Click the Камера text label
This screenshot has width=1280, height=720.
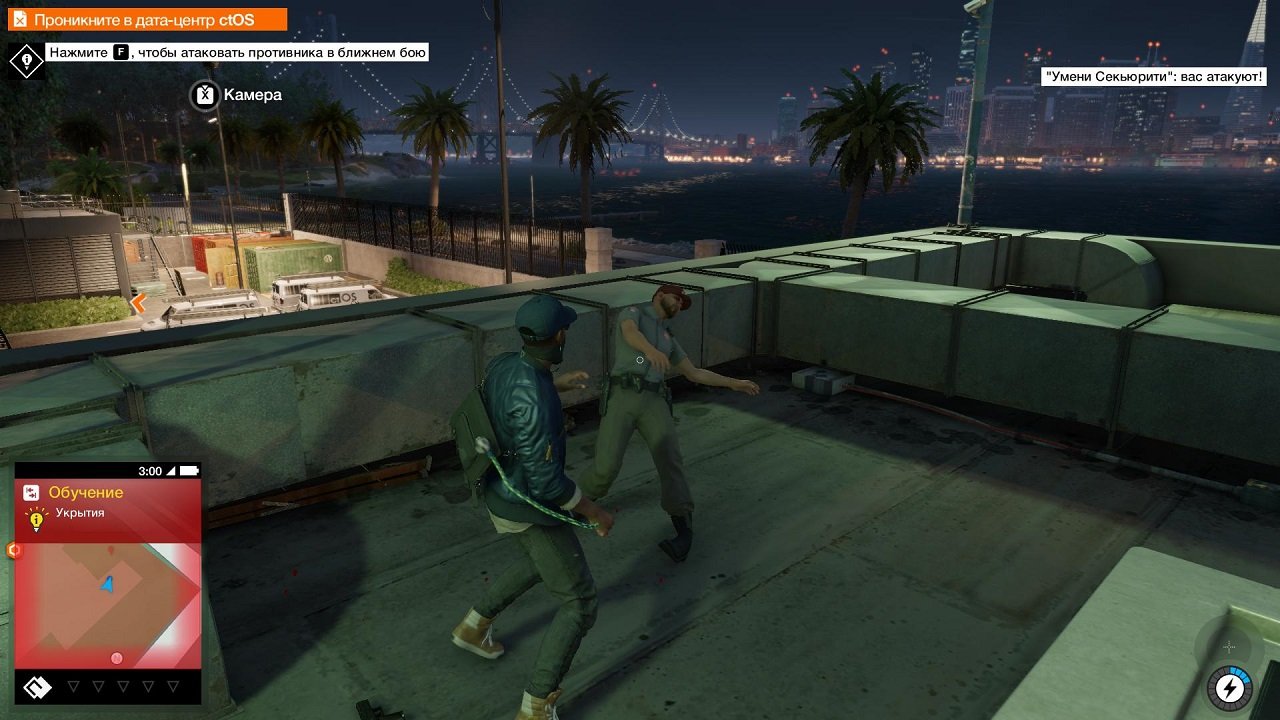[253, 95]
